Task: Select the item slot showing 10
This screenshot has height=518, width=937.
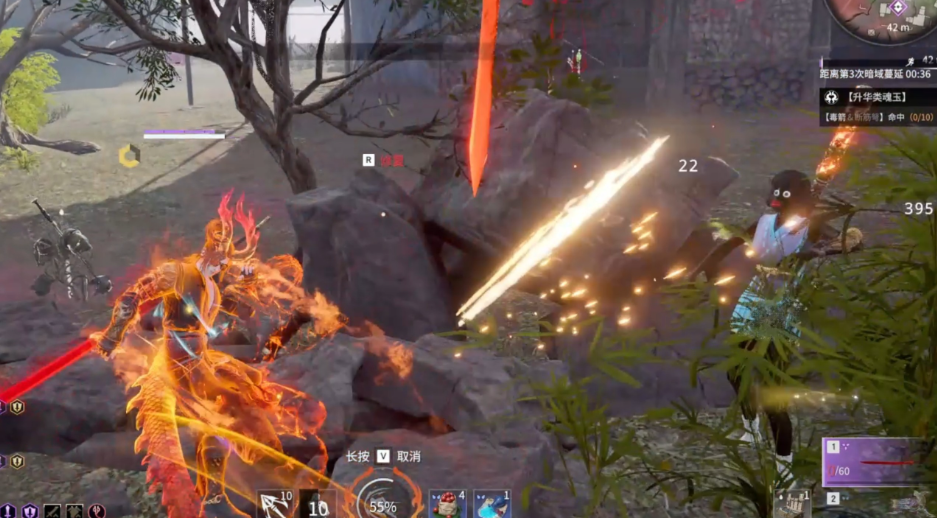Action: (318, 505)
